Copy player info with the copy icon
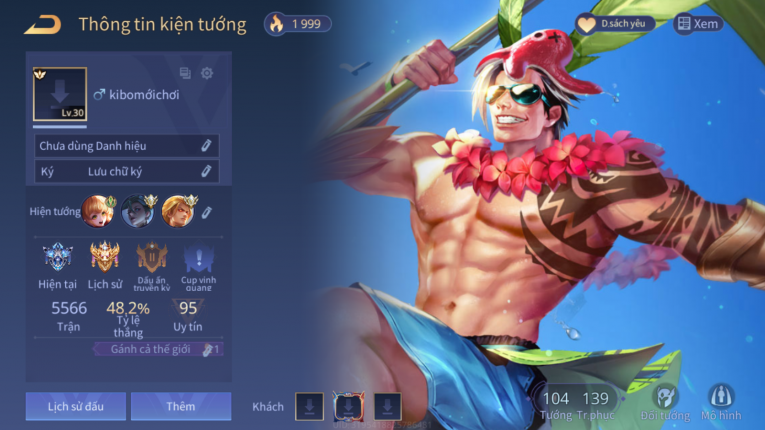The width and height of the screenshot is (765, 430). click(185, 73)
